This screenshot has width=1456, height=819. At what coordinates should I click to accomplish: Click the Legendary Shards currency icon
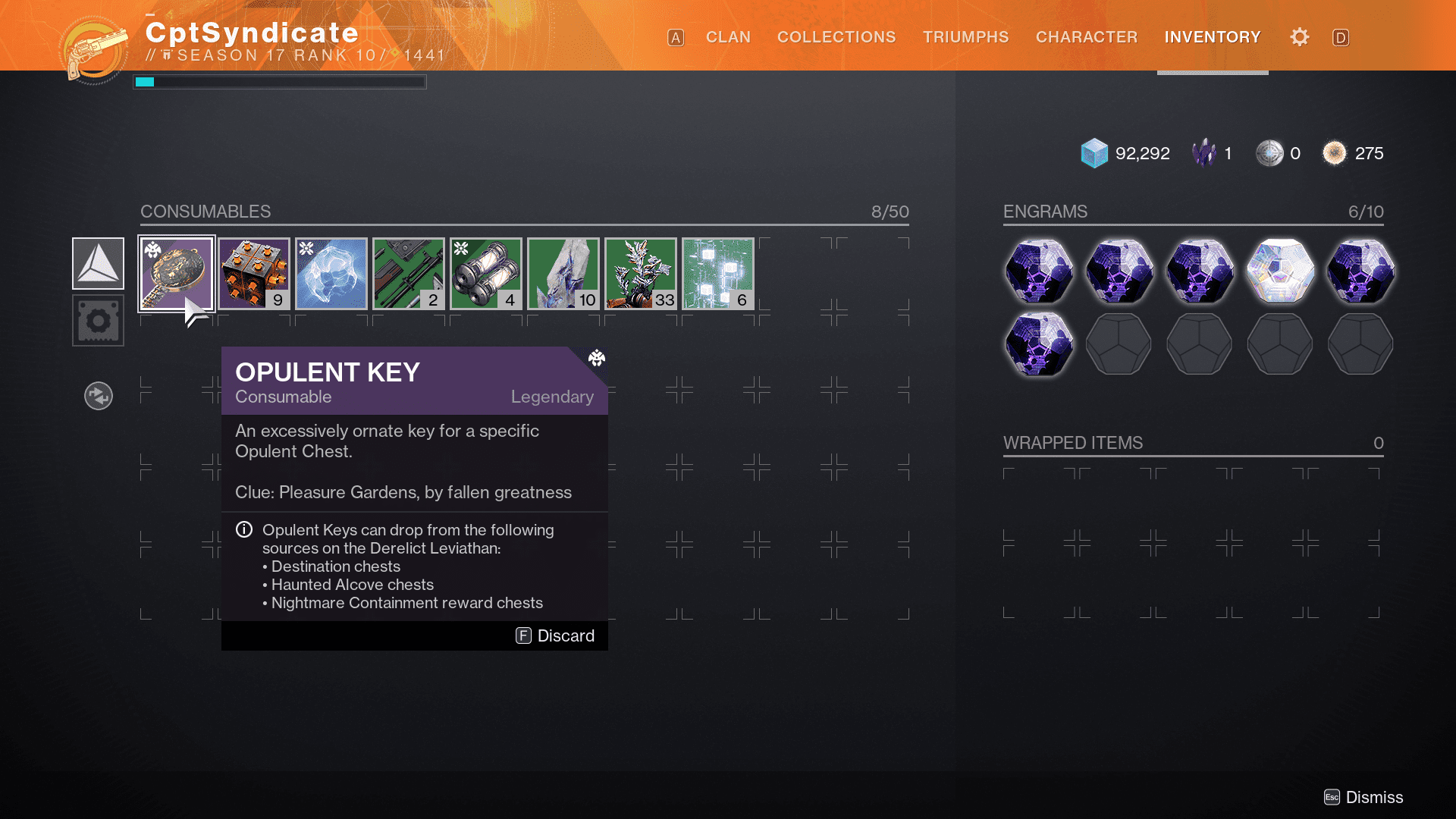[x=1204, y=152]
